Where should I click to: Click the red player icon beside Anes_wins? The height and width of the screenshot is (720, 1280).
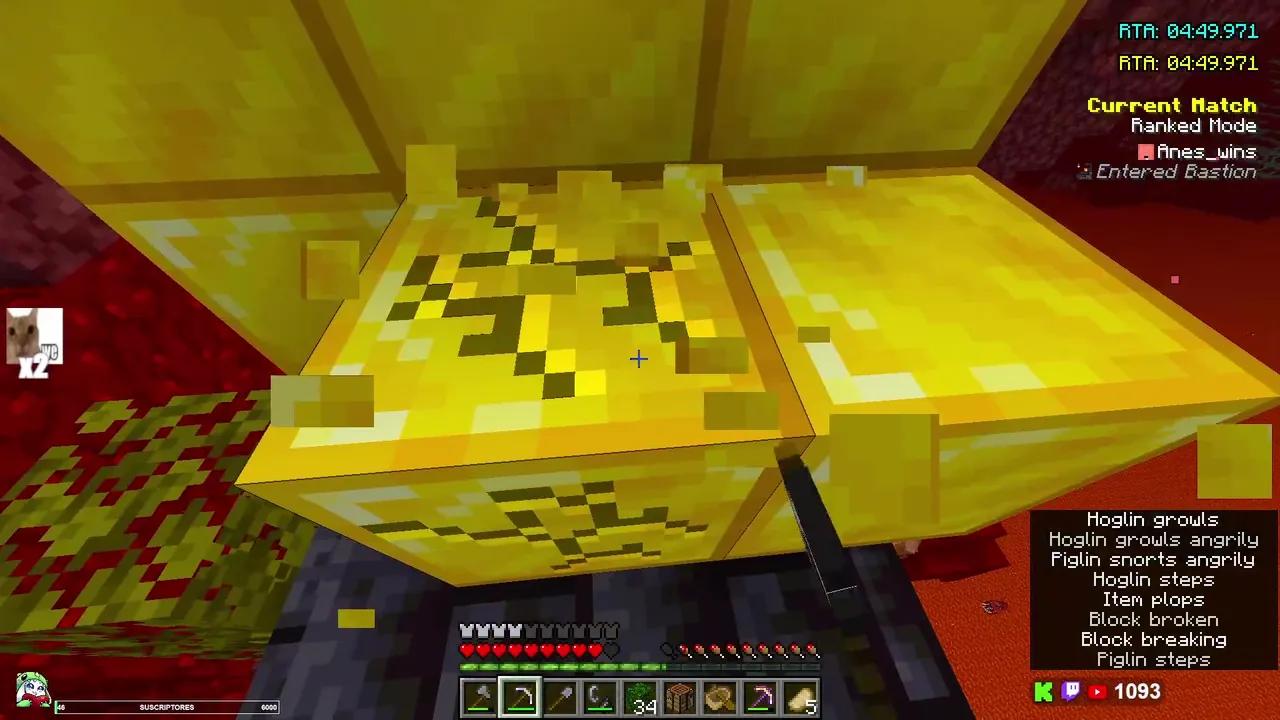pos(1146,151)
